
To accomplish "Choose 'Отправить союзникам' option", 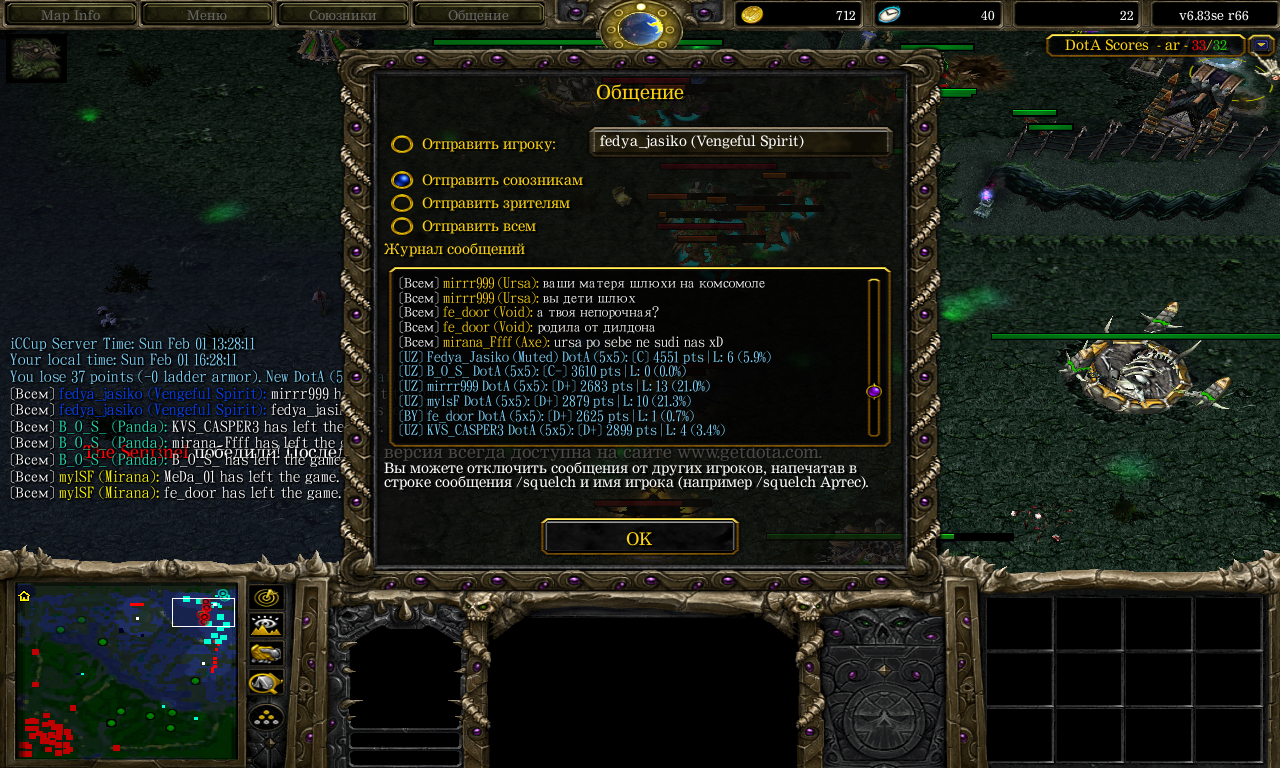I will (x=402, y=180).
